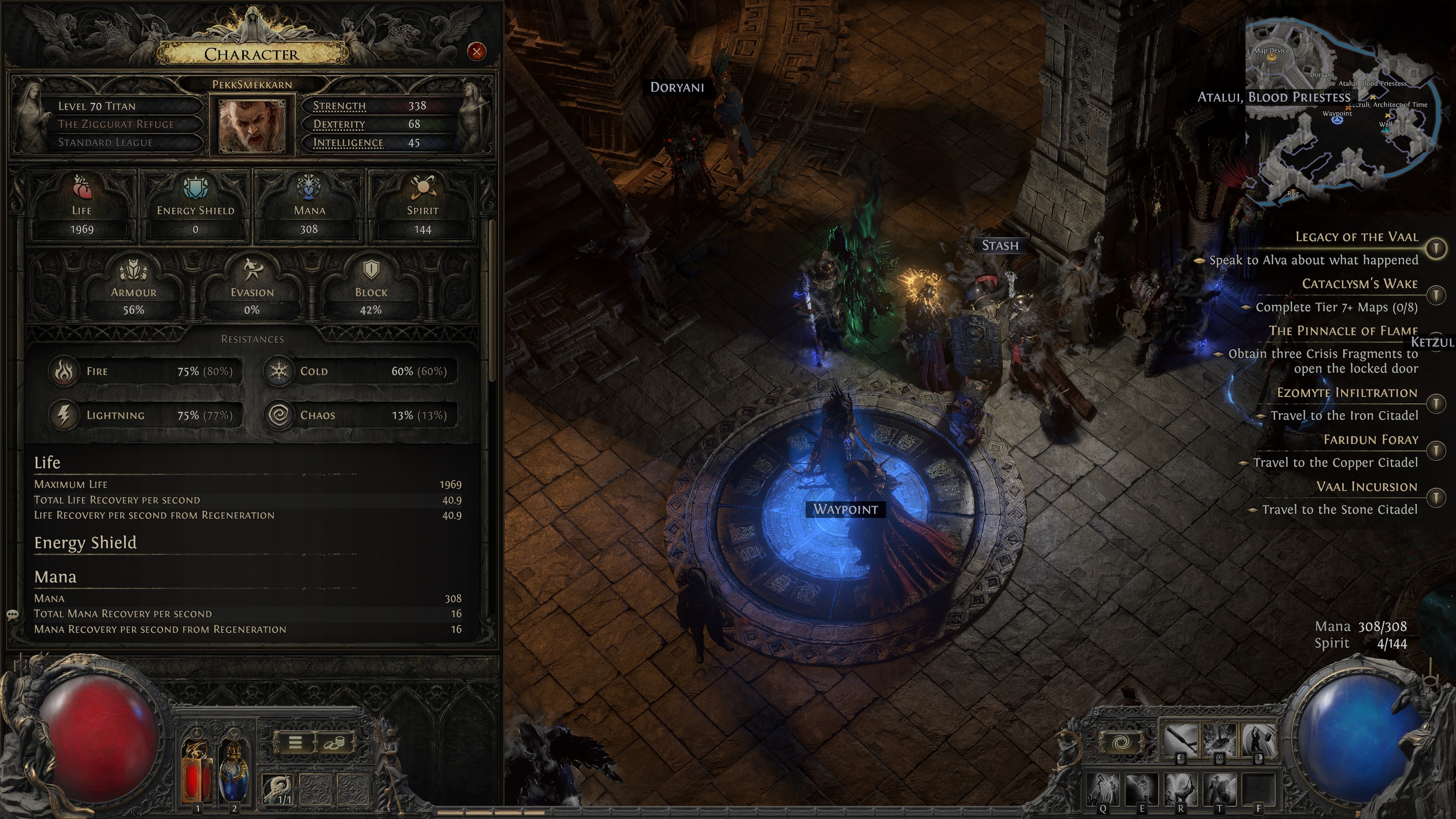
Task: Open the hamburger menu button
Action: pos(295,742)
